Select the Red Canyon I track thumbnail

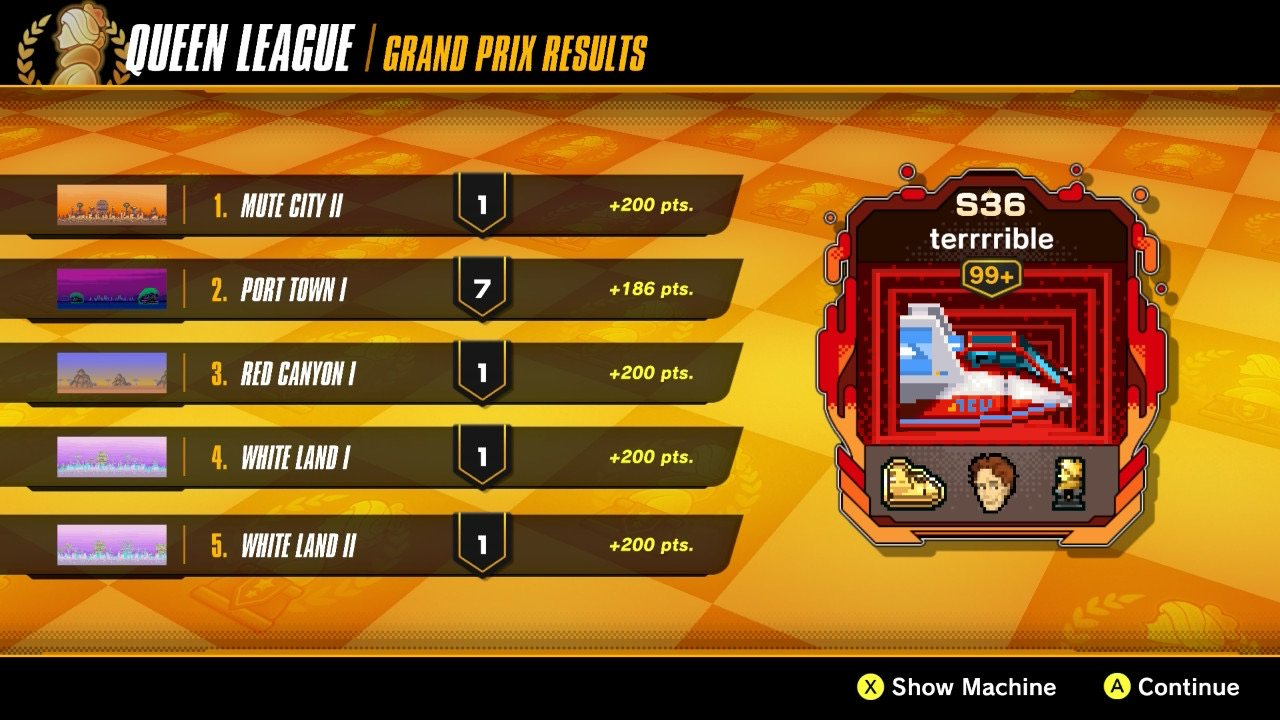(x=112, y=373)
